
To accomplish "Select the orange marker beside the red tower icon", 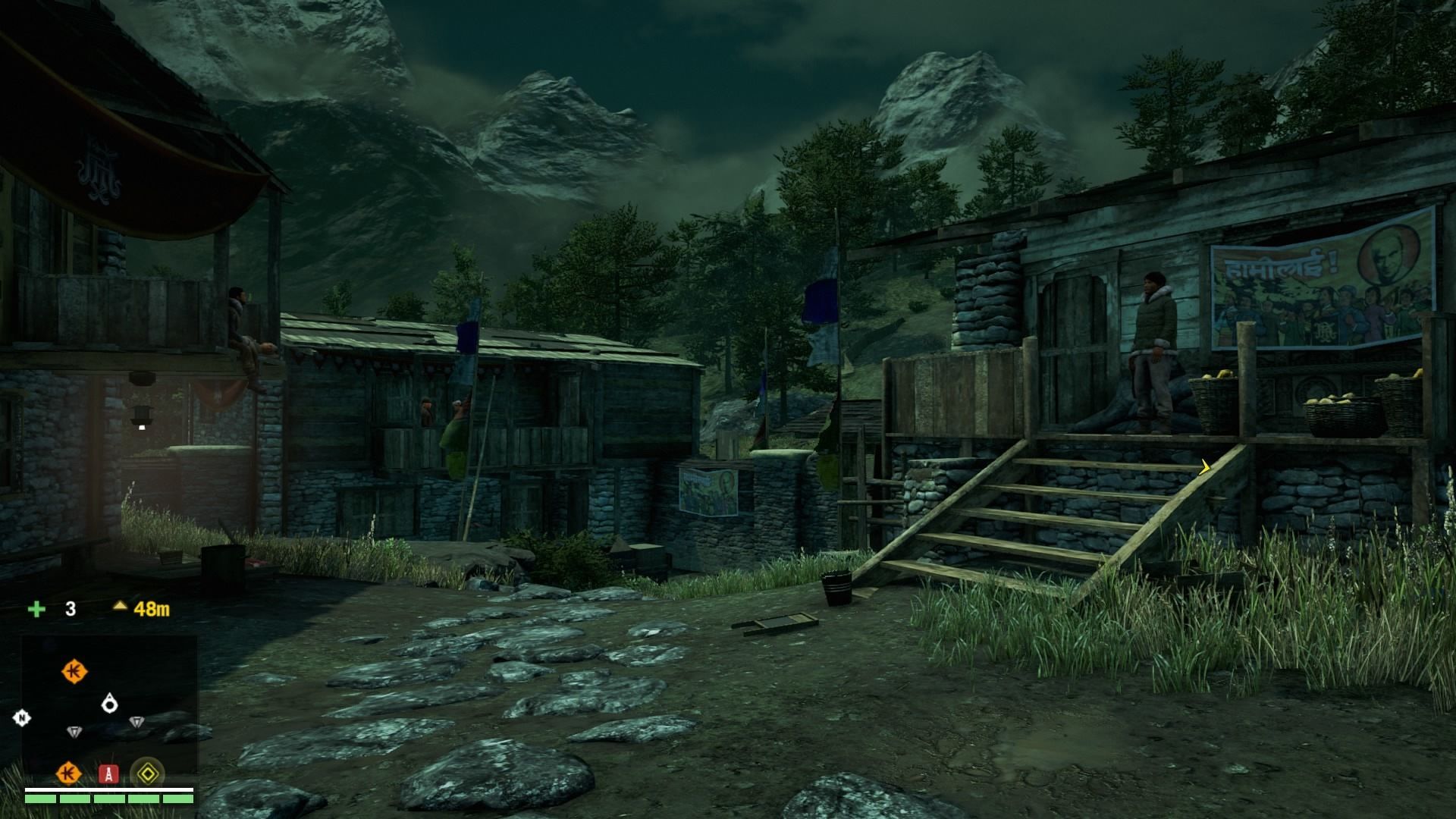I will pyautogui.click(x=68, y=773).
